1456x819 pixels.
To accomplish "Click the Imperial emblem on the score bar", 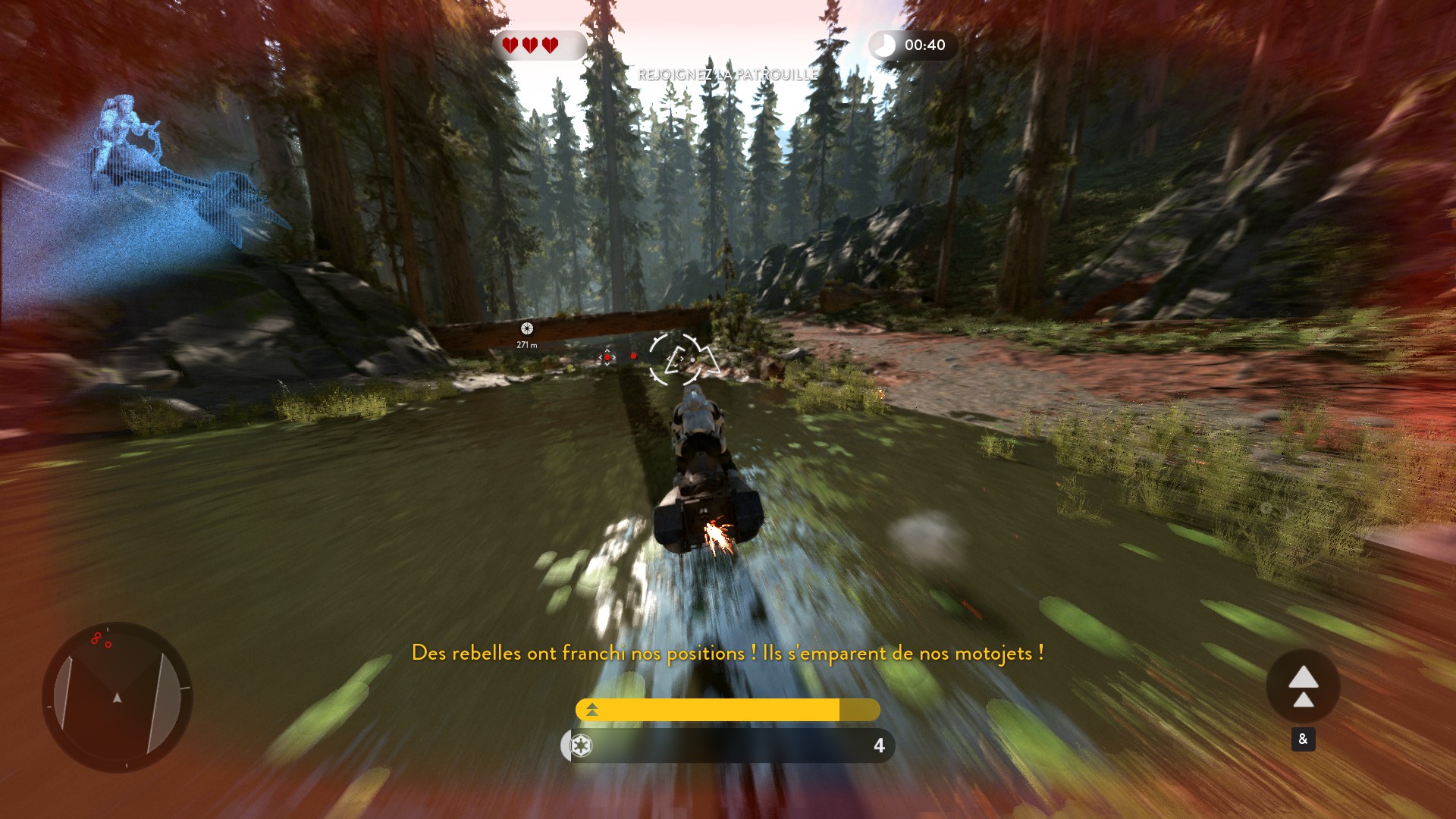I will pyautogui.click(x=581, y=746).
